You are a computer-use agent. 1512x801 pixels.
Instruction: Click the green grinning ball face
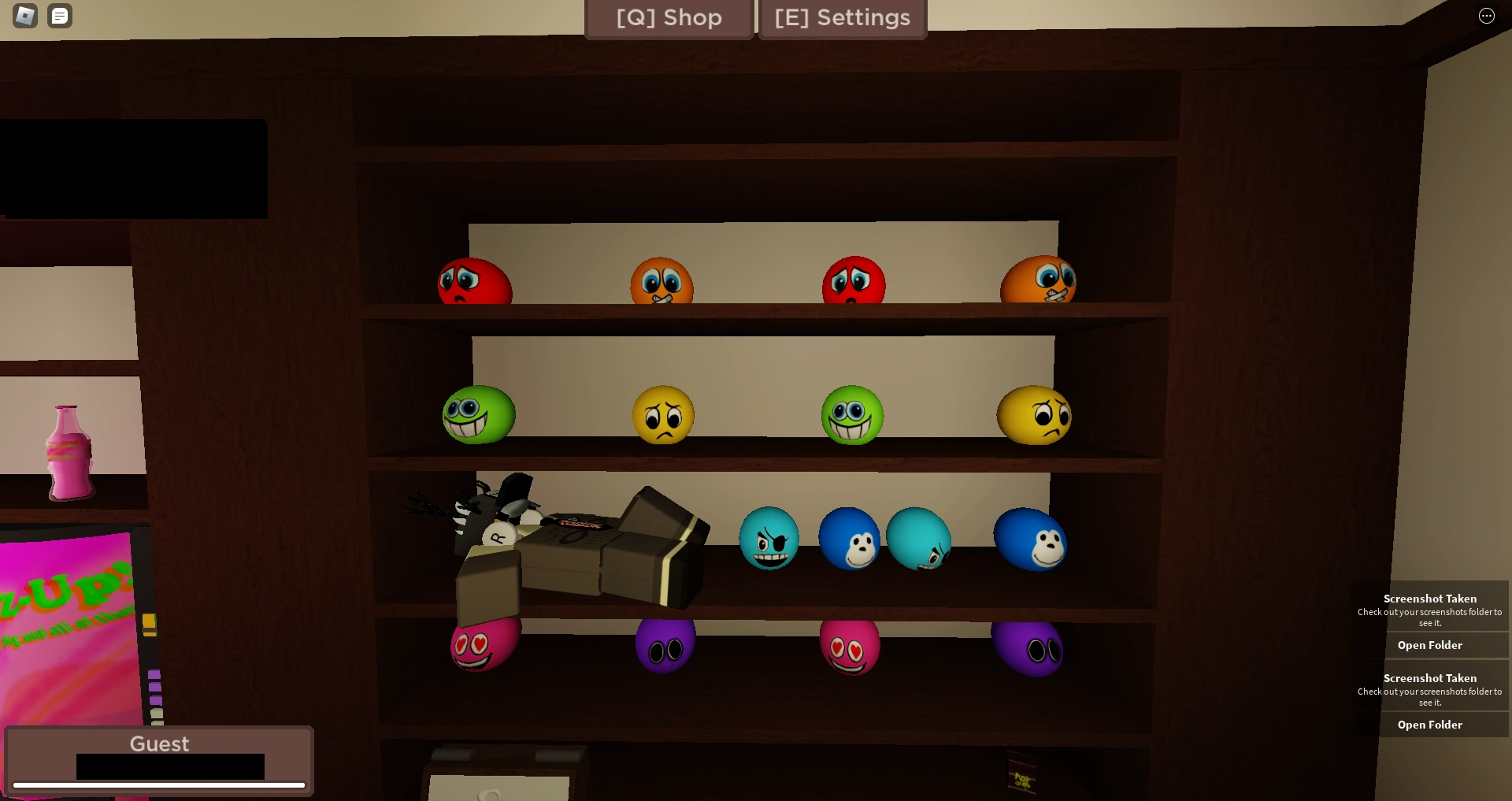tap(477, 415)
